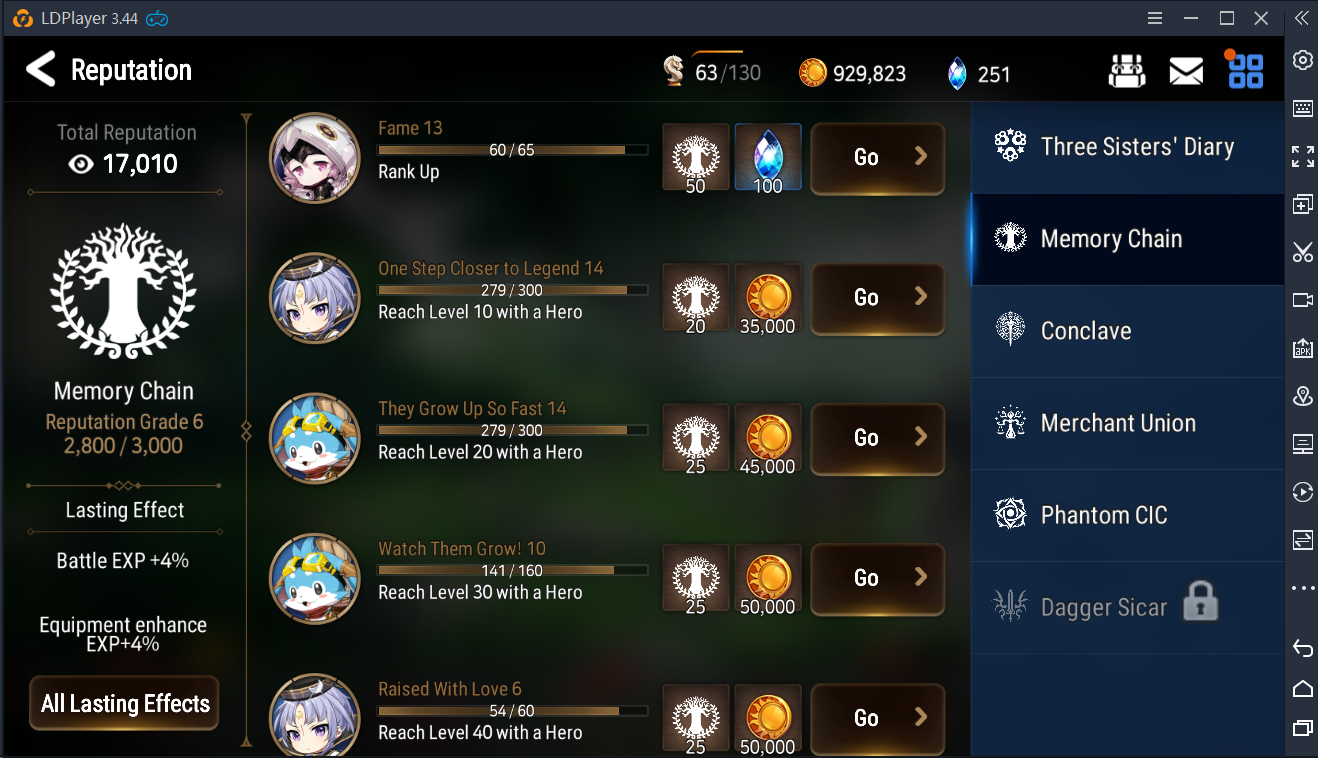Image resolution: width=1318 pixels, height=758 pixels.
Task: Click the Fame 13 progress bar showing 60/65
Action: click(513, 150)
